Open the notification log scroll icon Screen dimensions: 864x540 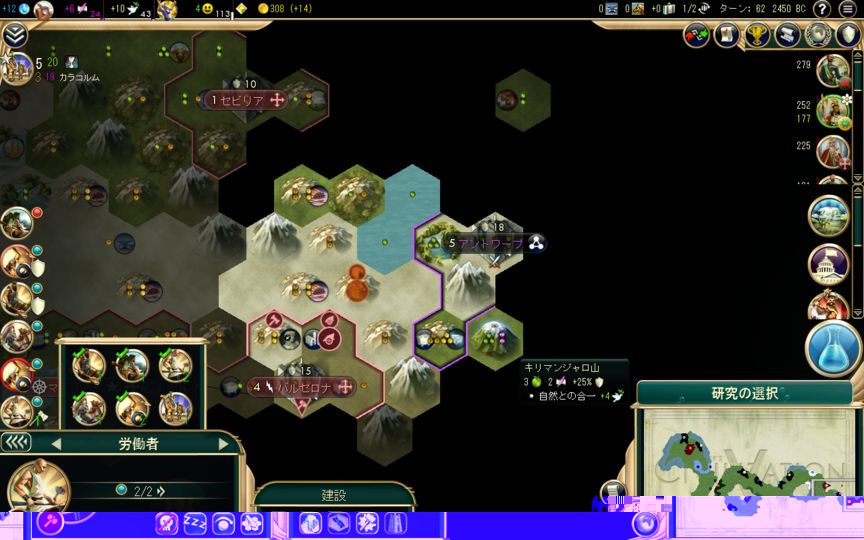[x=788, y=35]
